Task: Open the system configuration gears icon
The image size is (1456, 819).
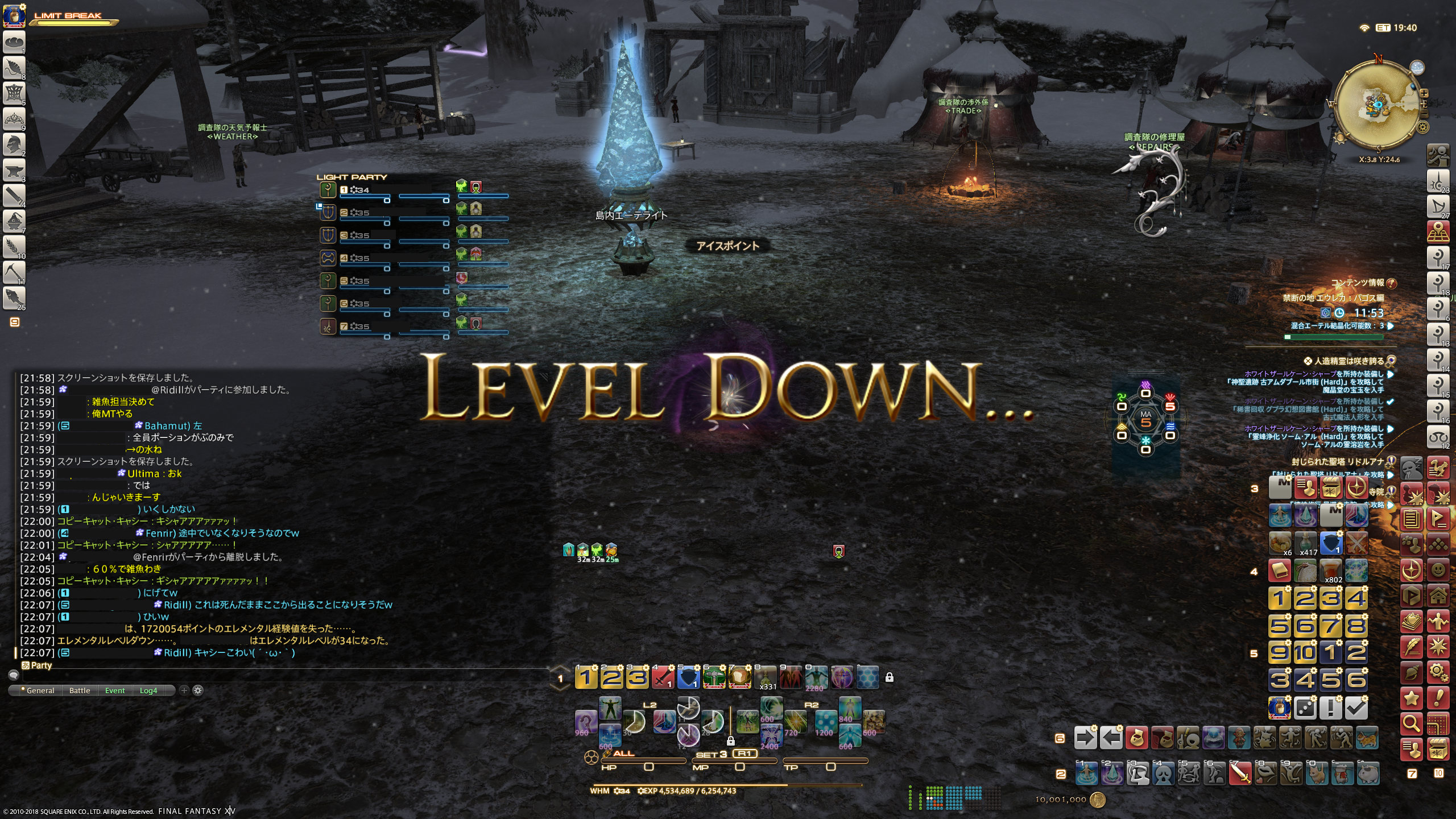Action: click(x=1438, y=672)
